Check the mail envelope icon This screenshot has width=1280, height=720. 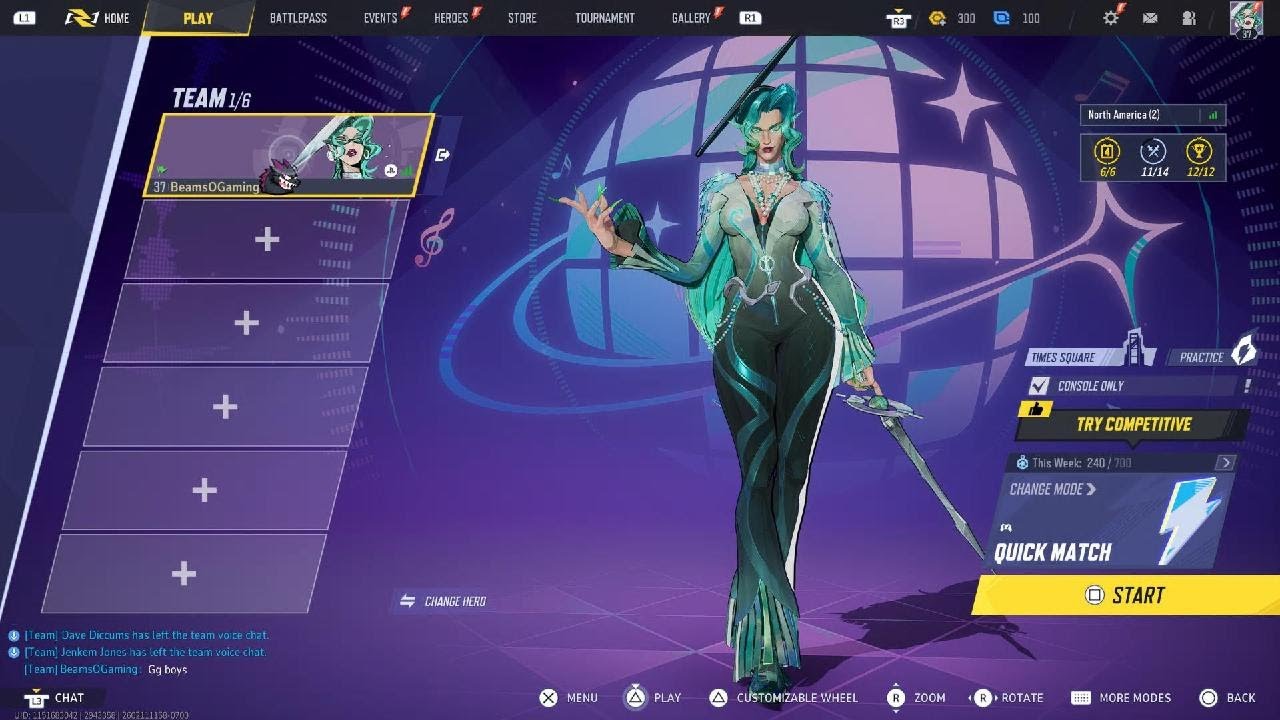coord(1150,18)
